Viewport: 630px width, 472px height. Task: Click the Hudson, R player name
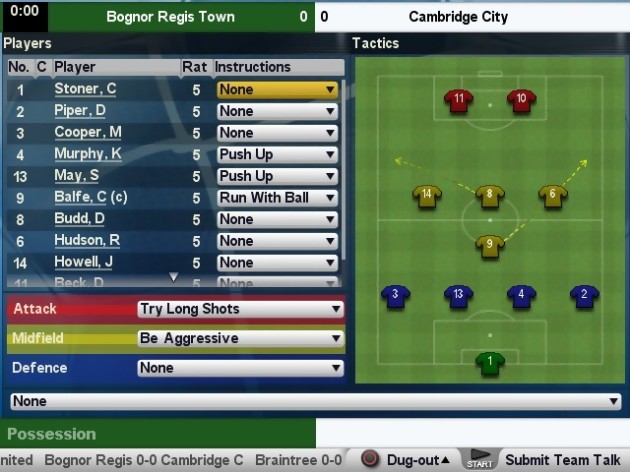coord(86,241)
